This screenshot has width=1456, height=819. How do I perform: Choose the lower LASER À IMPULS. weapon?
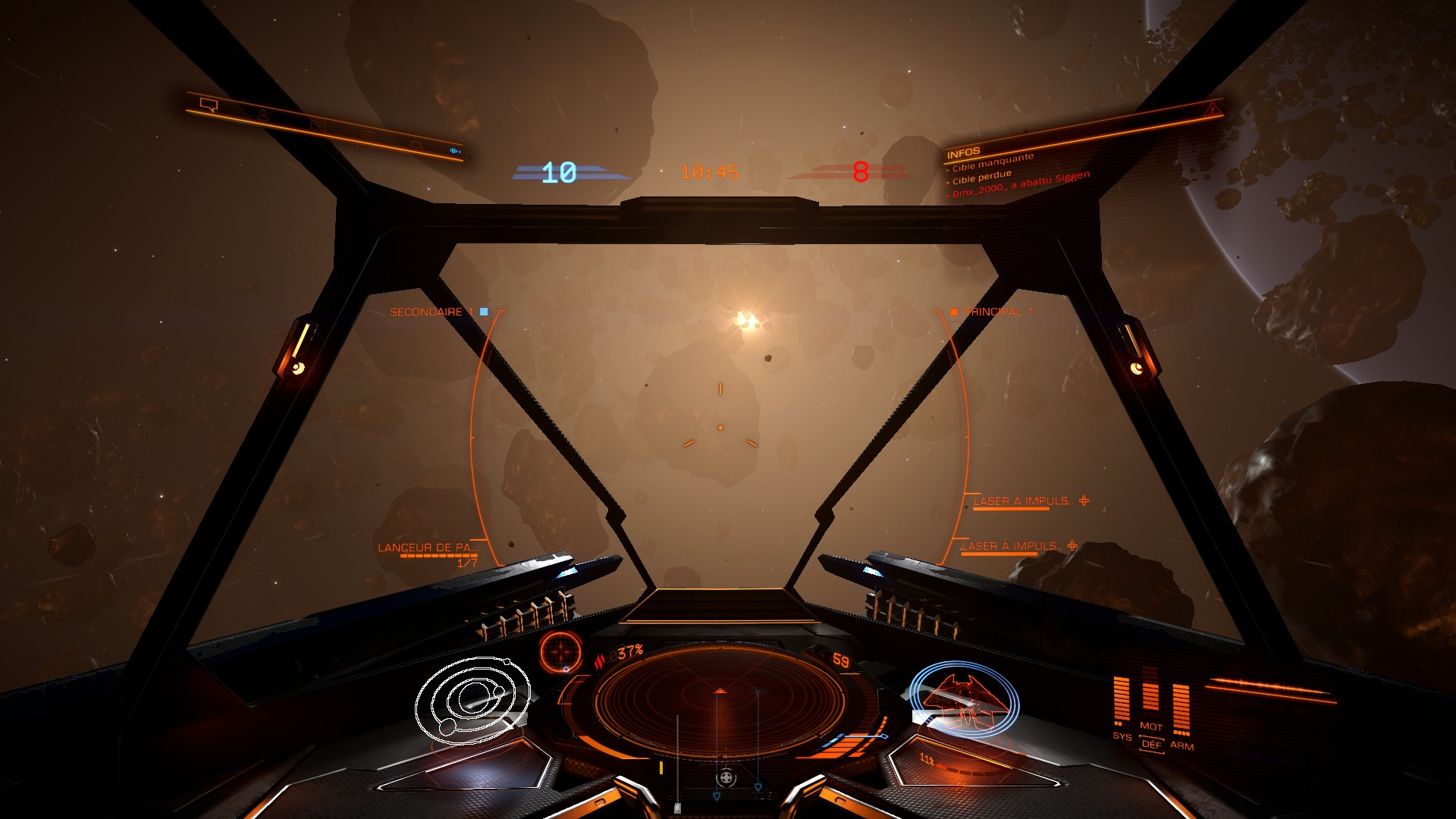(x=1010, y=546)
